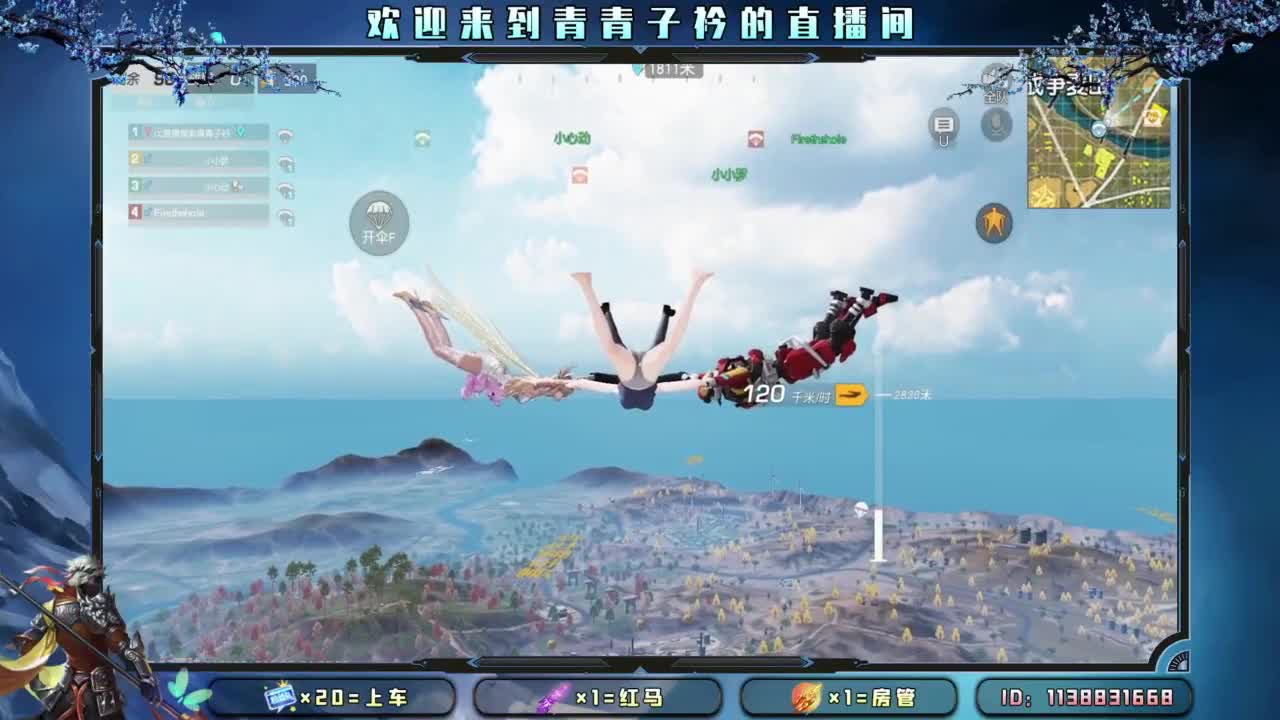Click the orange skydive posture icon
The width and height of the screenshot is (1280, 720).
point(993,223)
